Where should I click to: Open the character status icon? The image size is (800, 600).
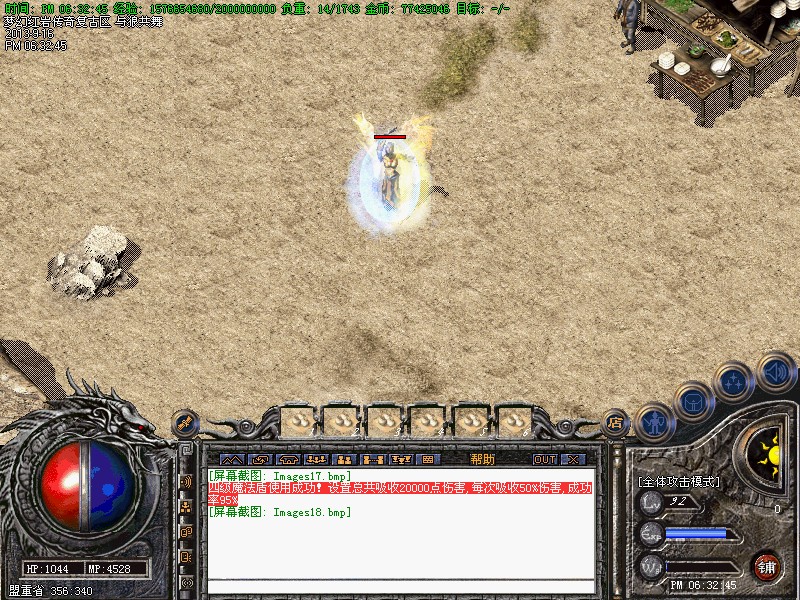653,421
